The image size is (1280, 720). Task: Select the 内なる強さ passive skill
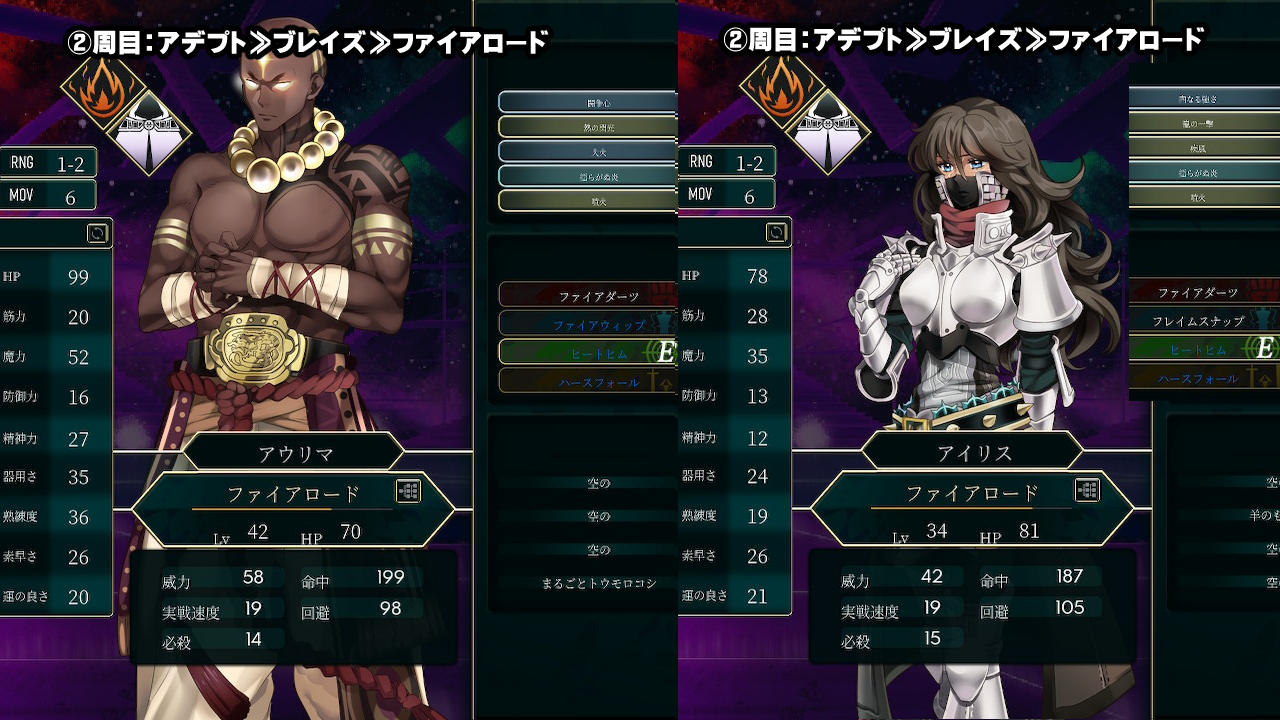(x=1197, y=99)
